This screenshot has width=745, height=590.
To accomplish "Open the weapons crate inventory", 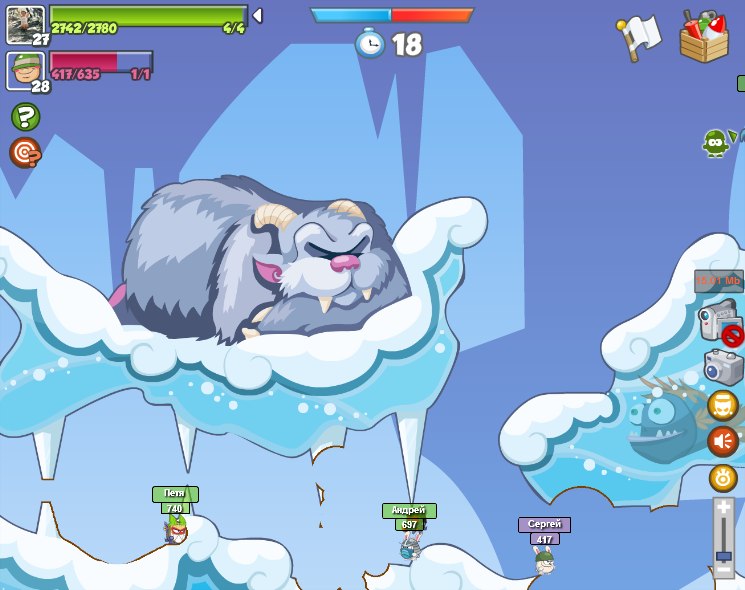I will 704,37.
